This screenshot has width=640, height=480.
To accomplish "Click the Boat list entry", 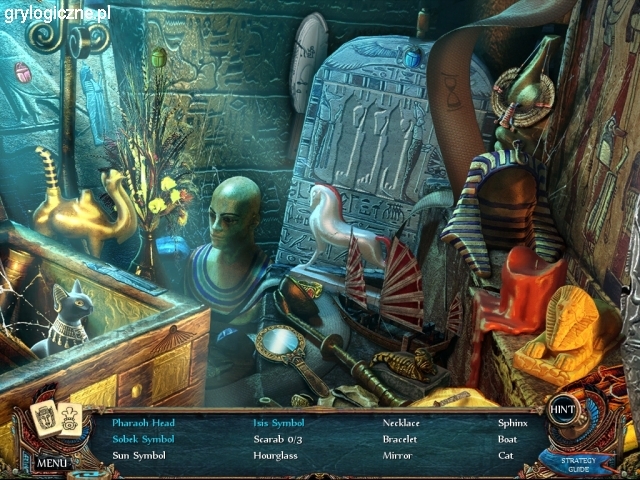I will click(x=508, y=439).
